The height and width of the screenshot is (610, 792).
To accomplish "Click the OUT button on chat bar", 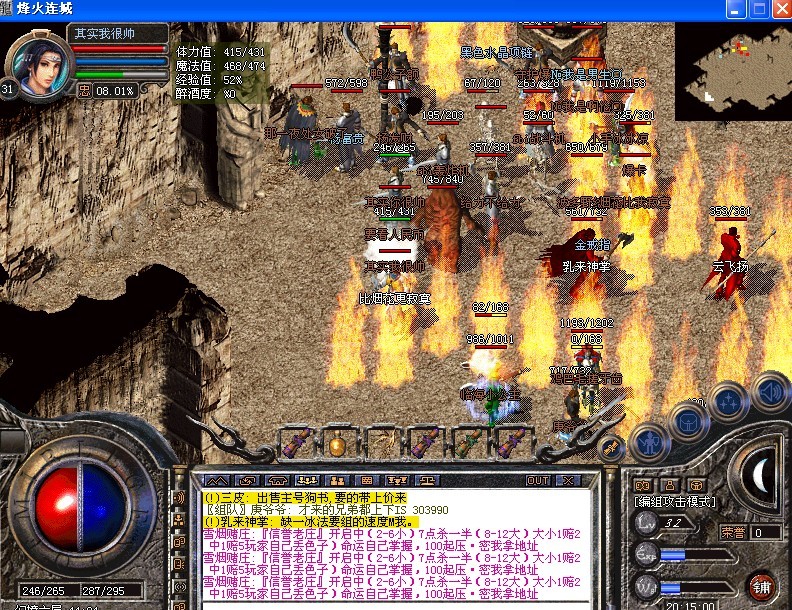I will [538, 480].
